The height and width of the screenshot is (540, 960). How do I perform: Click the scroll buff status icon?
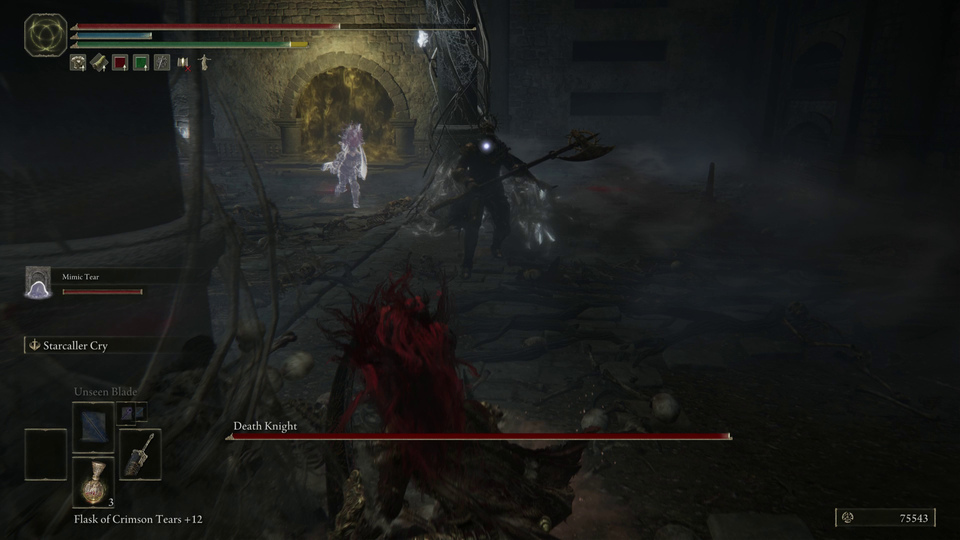pos(99,63)
